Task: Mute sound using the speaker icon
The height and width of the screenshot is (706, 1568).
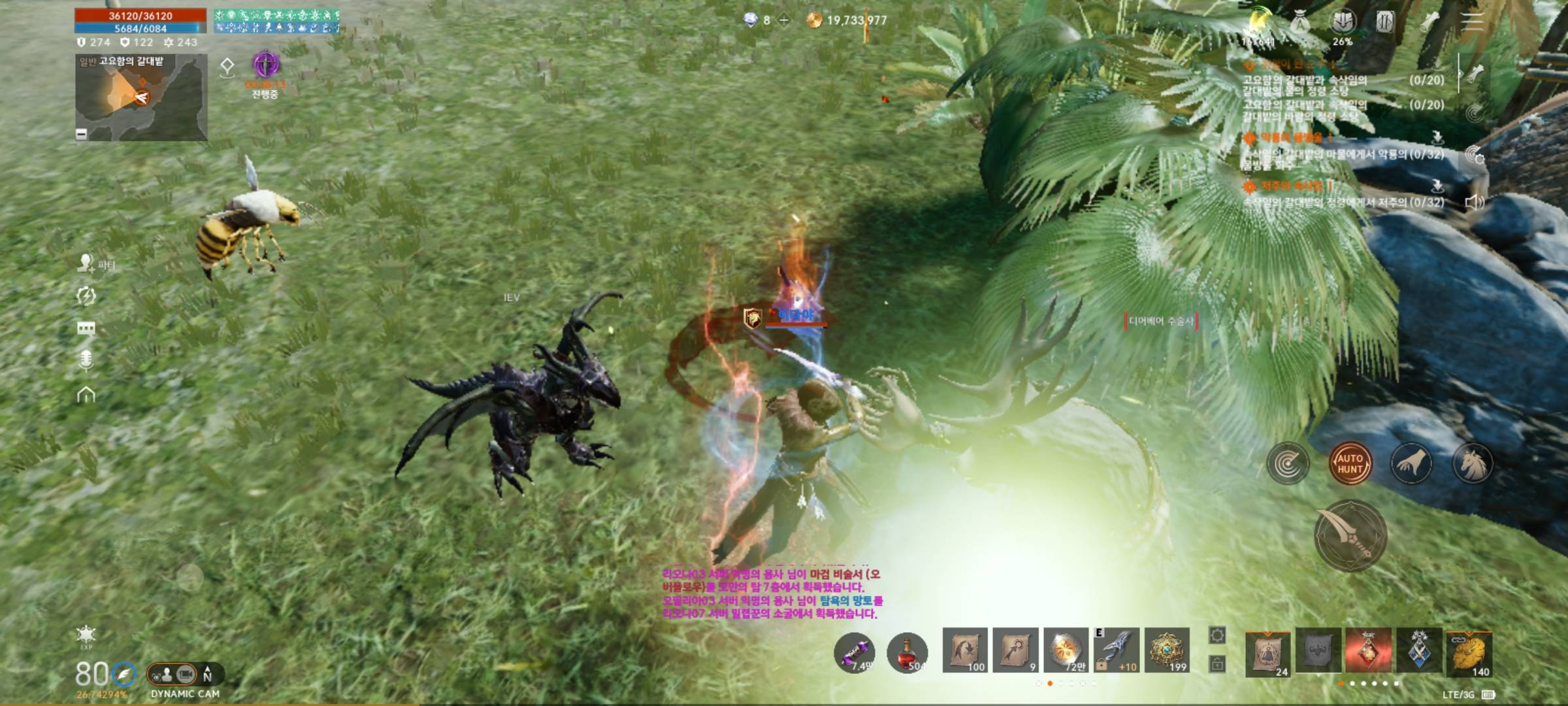Action: [x=1474, y=202]
